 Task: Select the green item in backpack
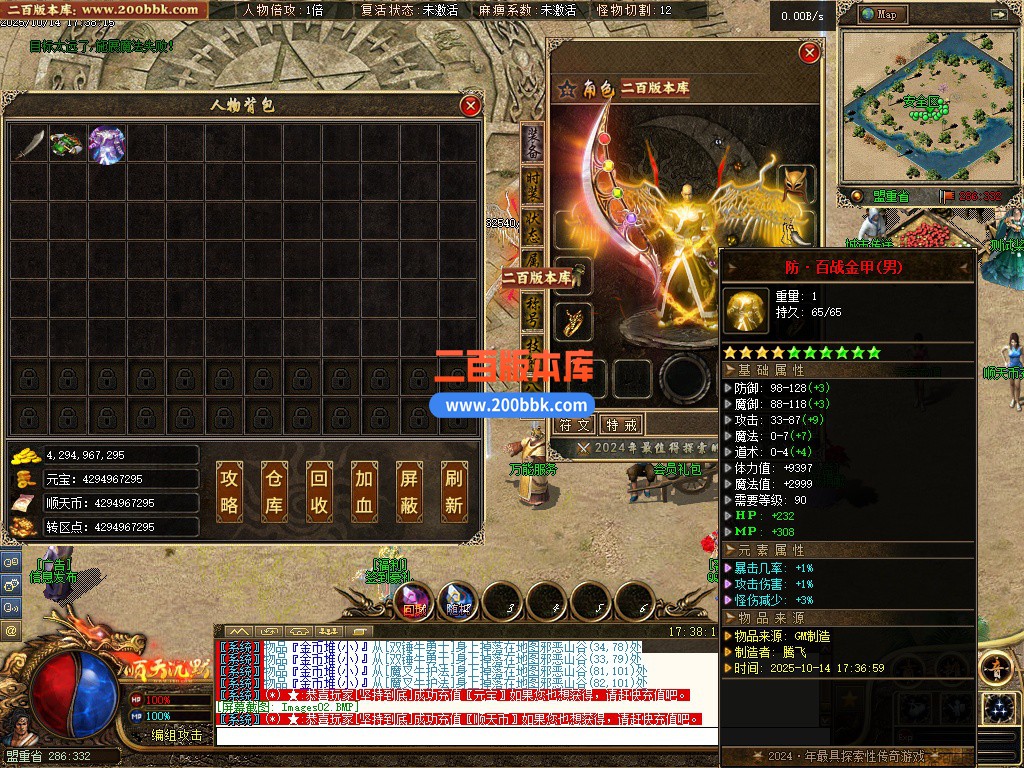pos(67,145)
